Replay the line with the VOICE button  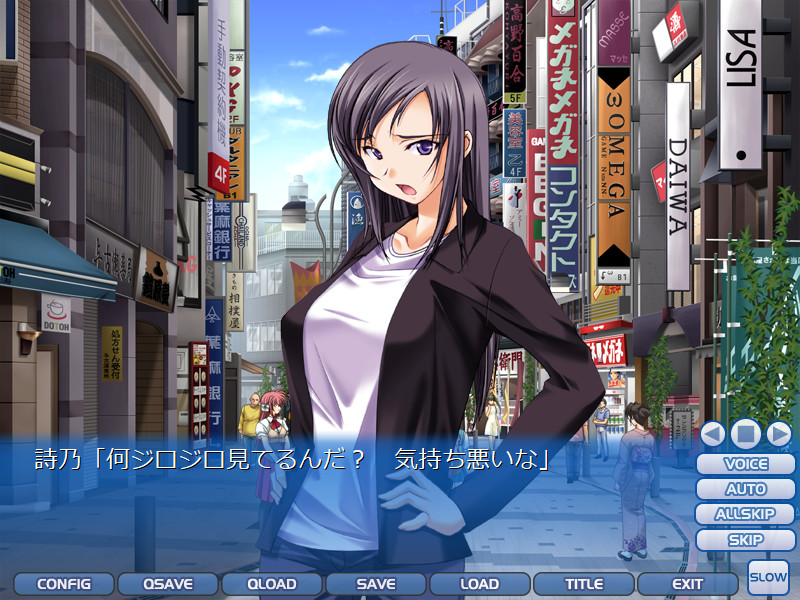click(x=746, y=464)
